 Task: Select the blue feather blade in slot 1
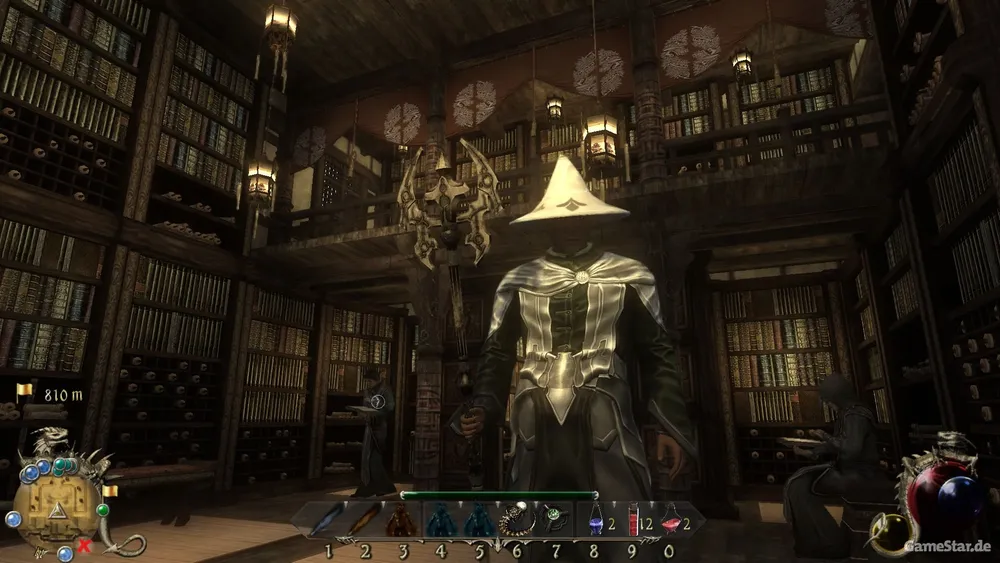click(326, 520)
